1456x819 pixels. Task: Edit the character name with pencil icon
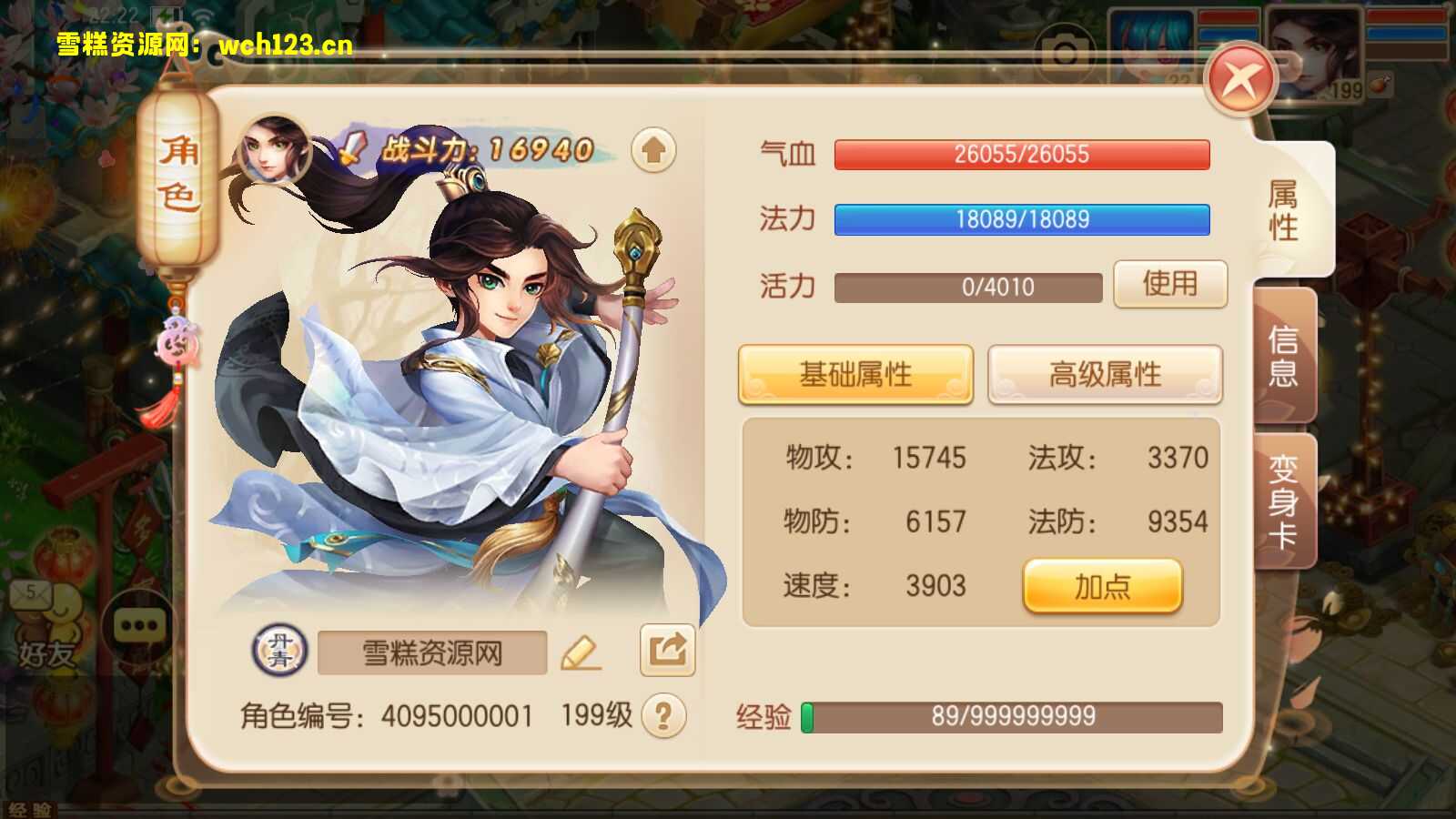(580, 652)
